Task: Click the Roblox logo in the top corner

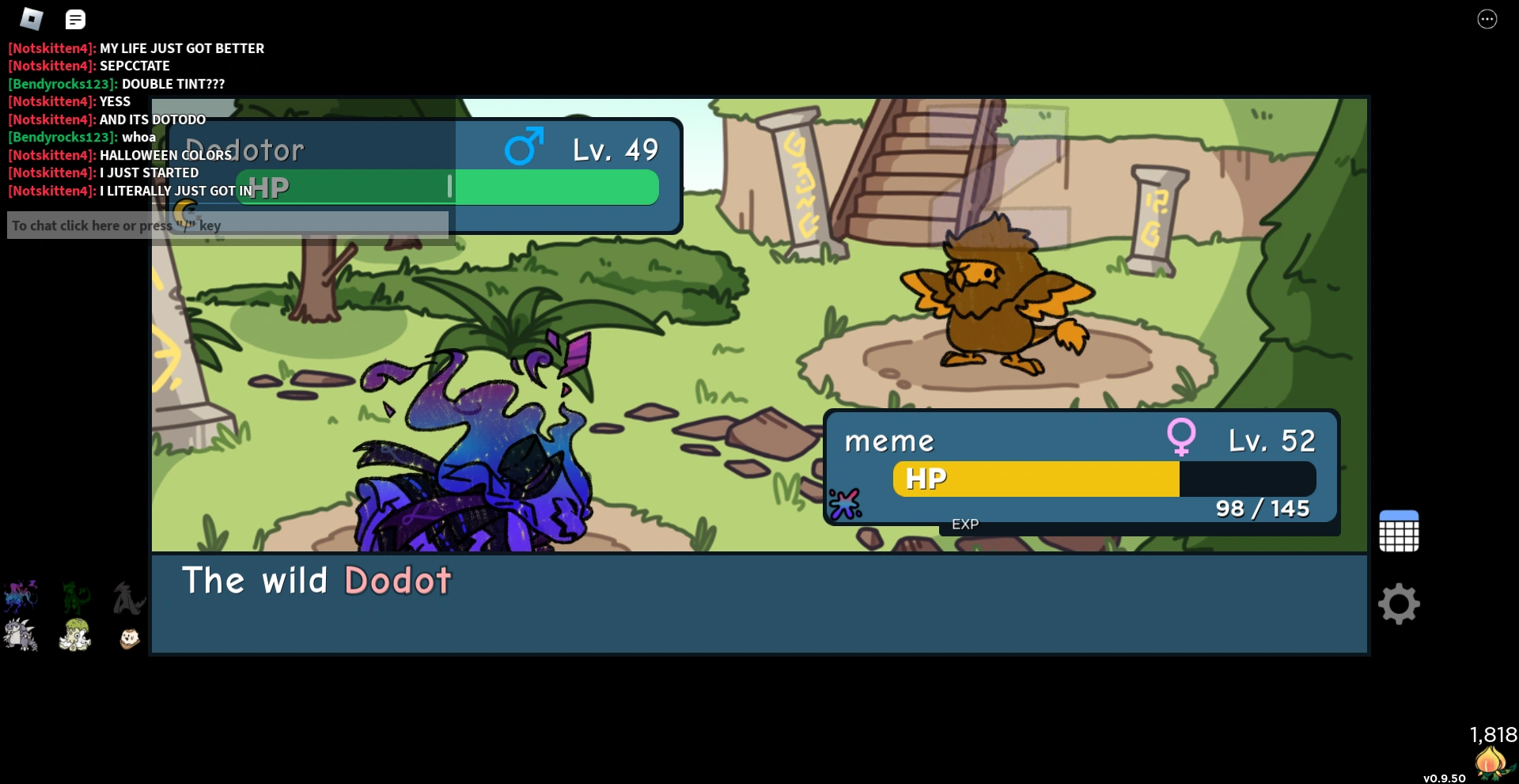Action: click(x=30, y=19)
